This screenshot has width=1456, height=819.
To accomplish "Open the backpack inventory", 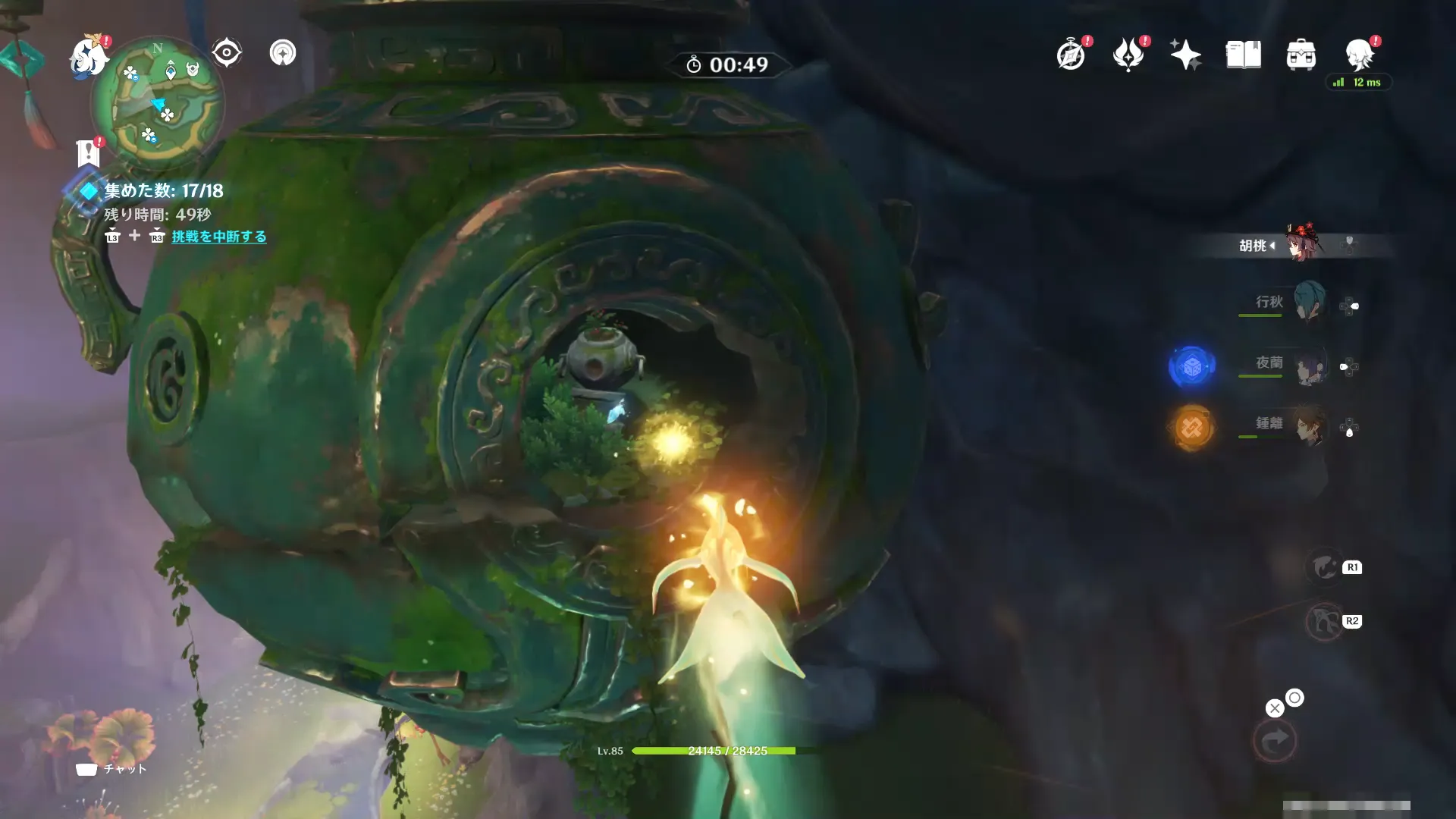I will coord(1301,55).
